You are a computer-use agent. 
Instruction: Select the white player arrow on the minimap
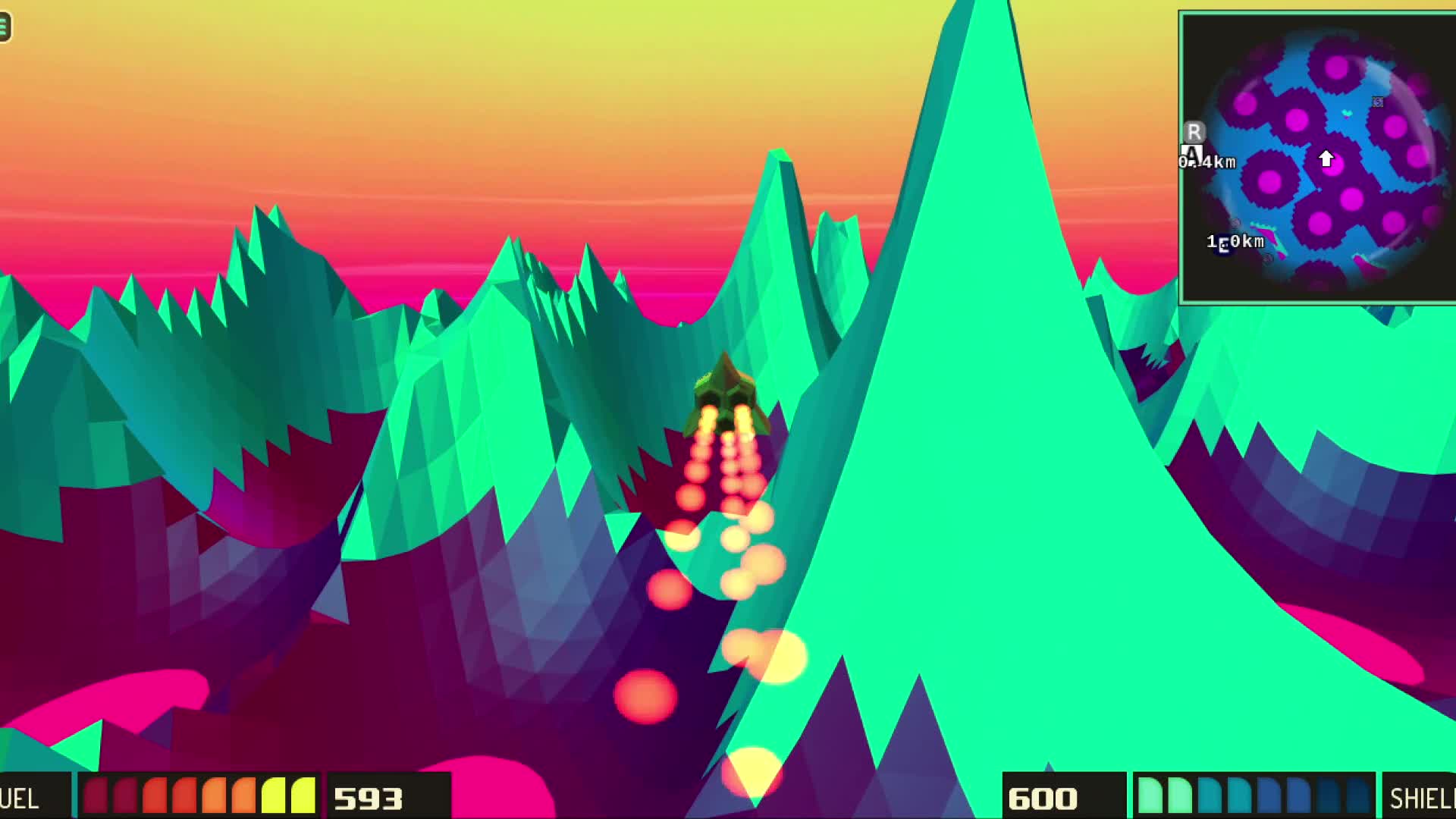pyautogui.click(x=1327, y=158)
